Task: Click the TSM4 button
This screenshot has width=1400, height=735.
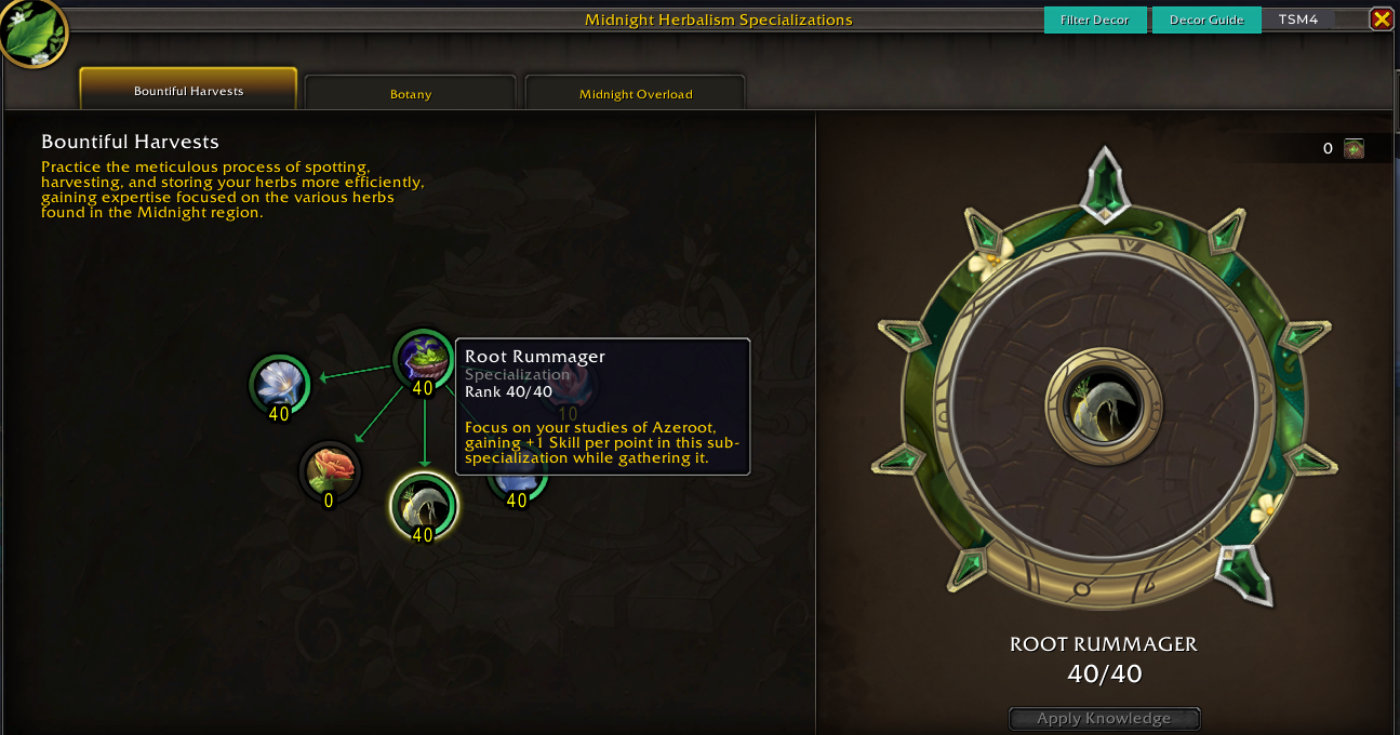Action: (x=1298, y=20)
